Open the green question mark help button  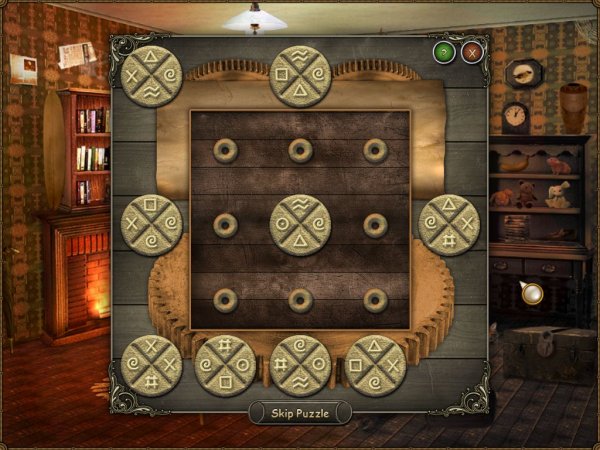point(443,51)
